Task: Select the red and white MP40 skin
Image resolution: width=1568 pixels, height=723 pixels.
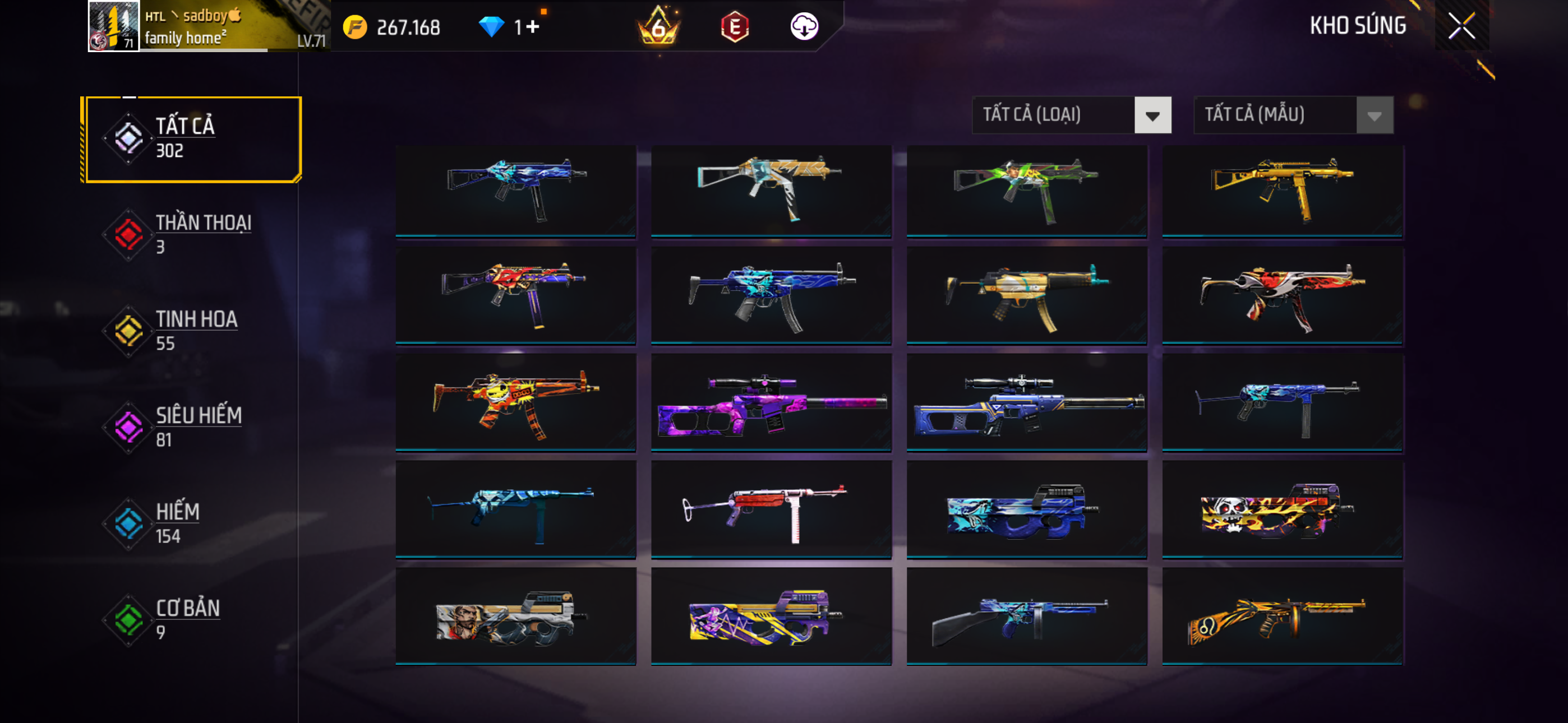Action: point(771,510)
